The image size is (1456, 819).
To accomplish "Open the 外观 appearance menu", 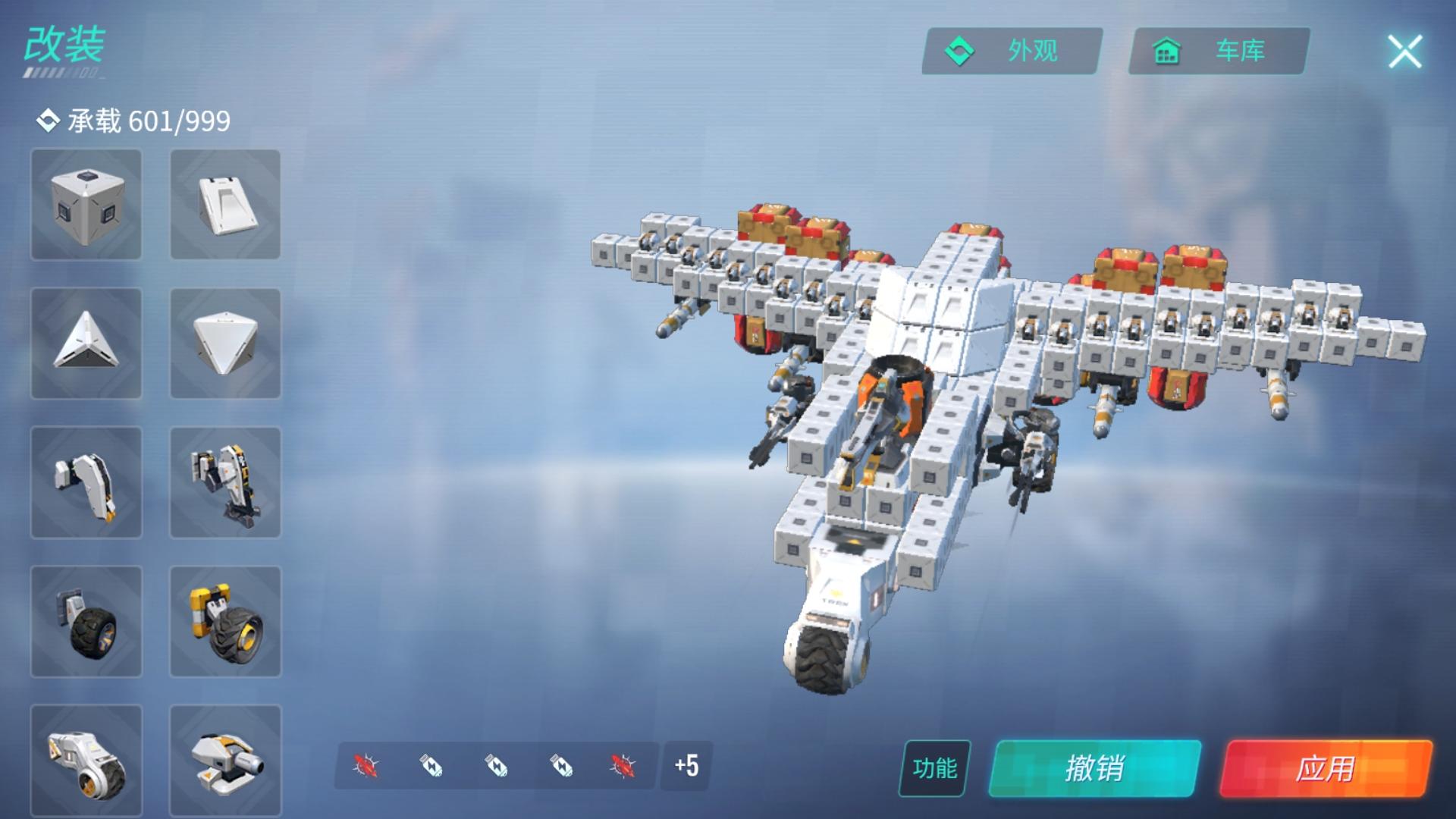I will pos(1012,52).
